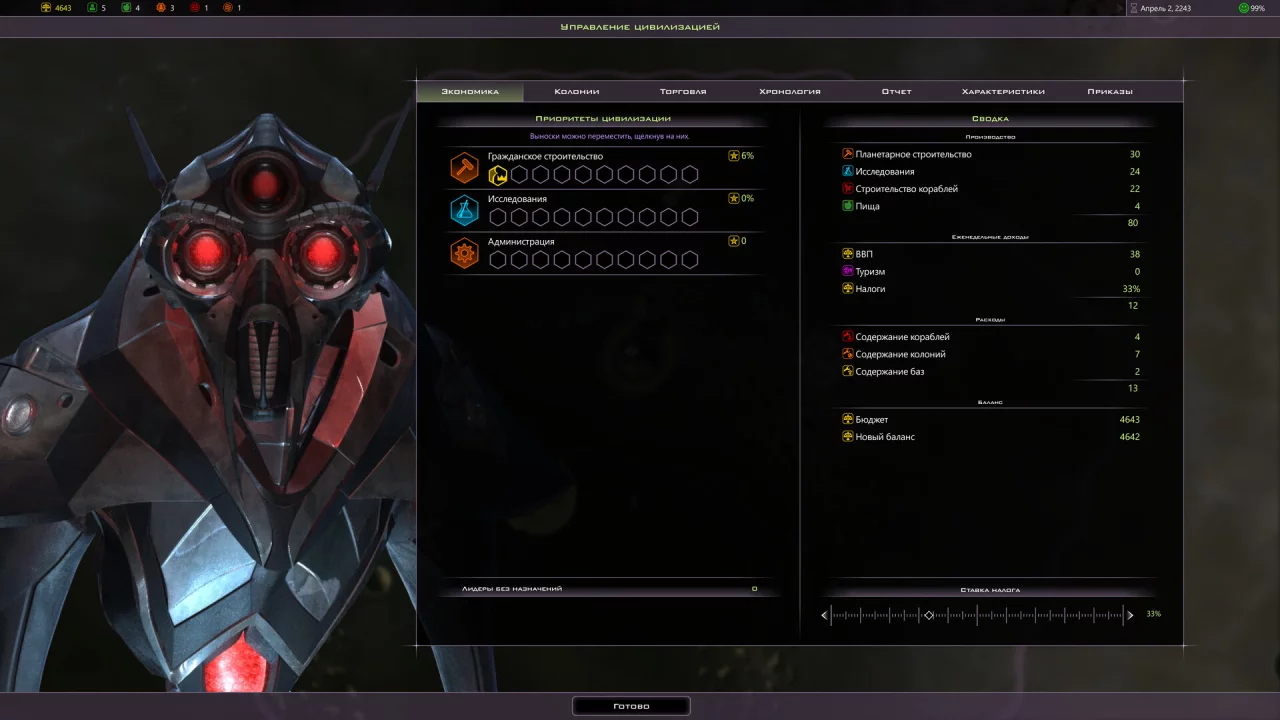This screenshot has width=1280, height=720.
Task: Select the Исследования flask icon
Action: tap(465, 210)
